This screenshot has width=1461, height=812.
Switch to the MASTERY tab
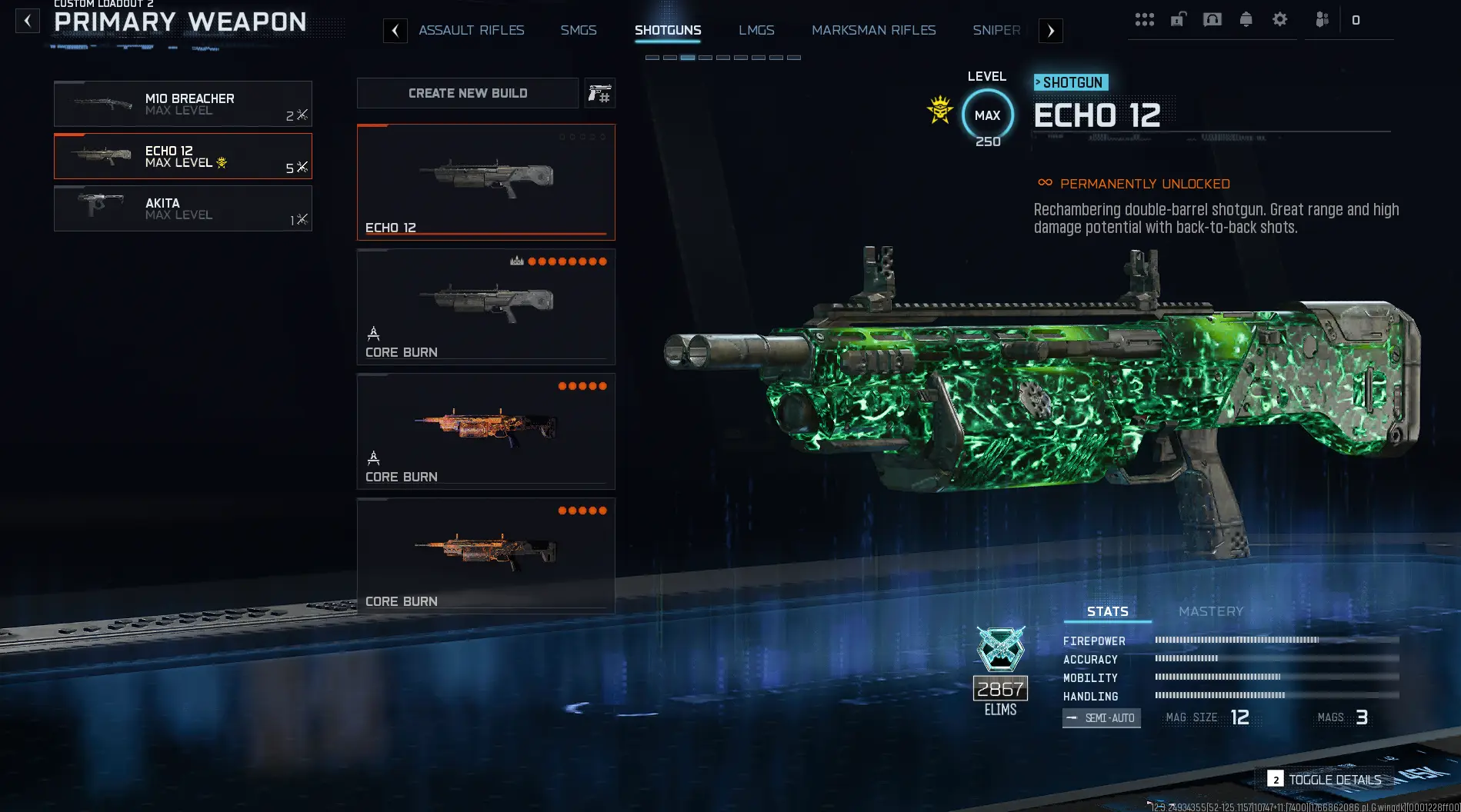1211,611
